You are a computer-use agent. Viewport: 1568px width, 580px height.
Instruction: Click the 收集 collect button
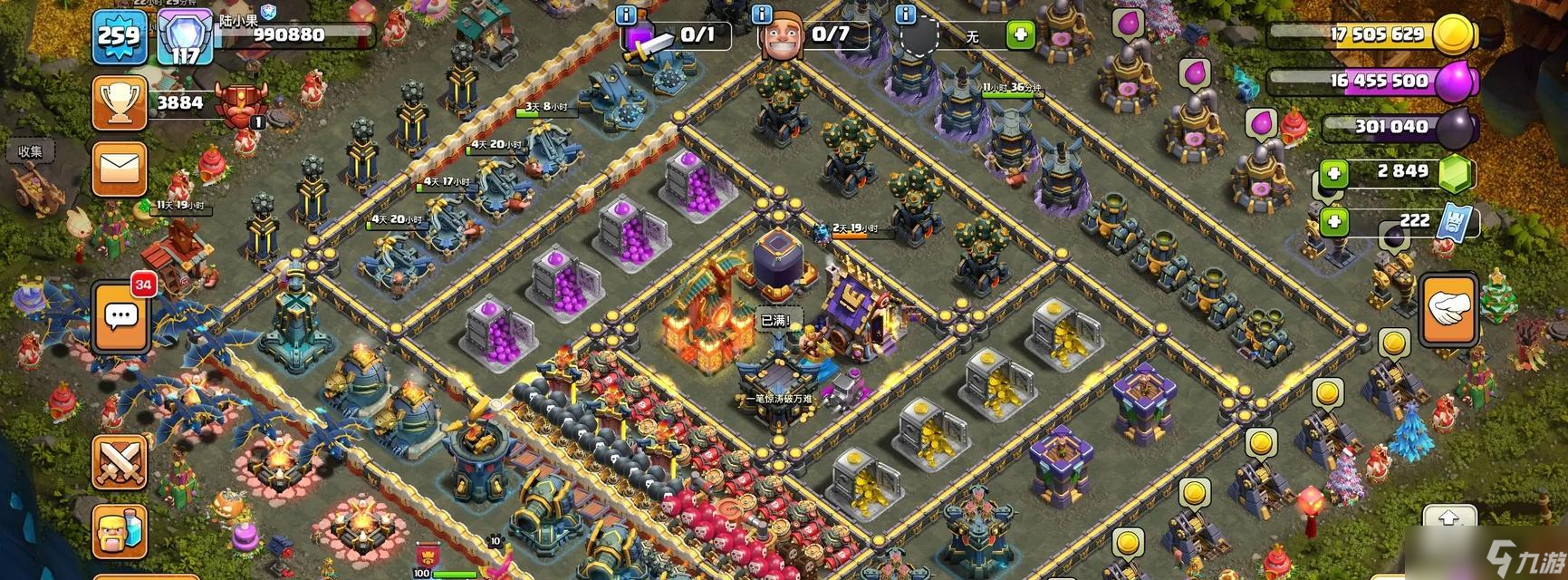(31, 151)
